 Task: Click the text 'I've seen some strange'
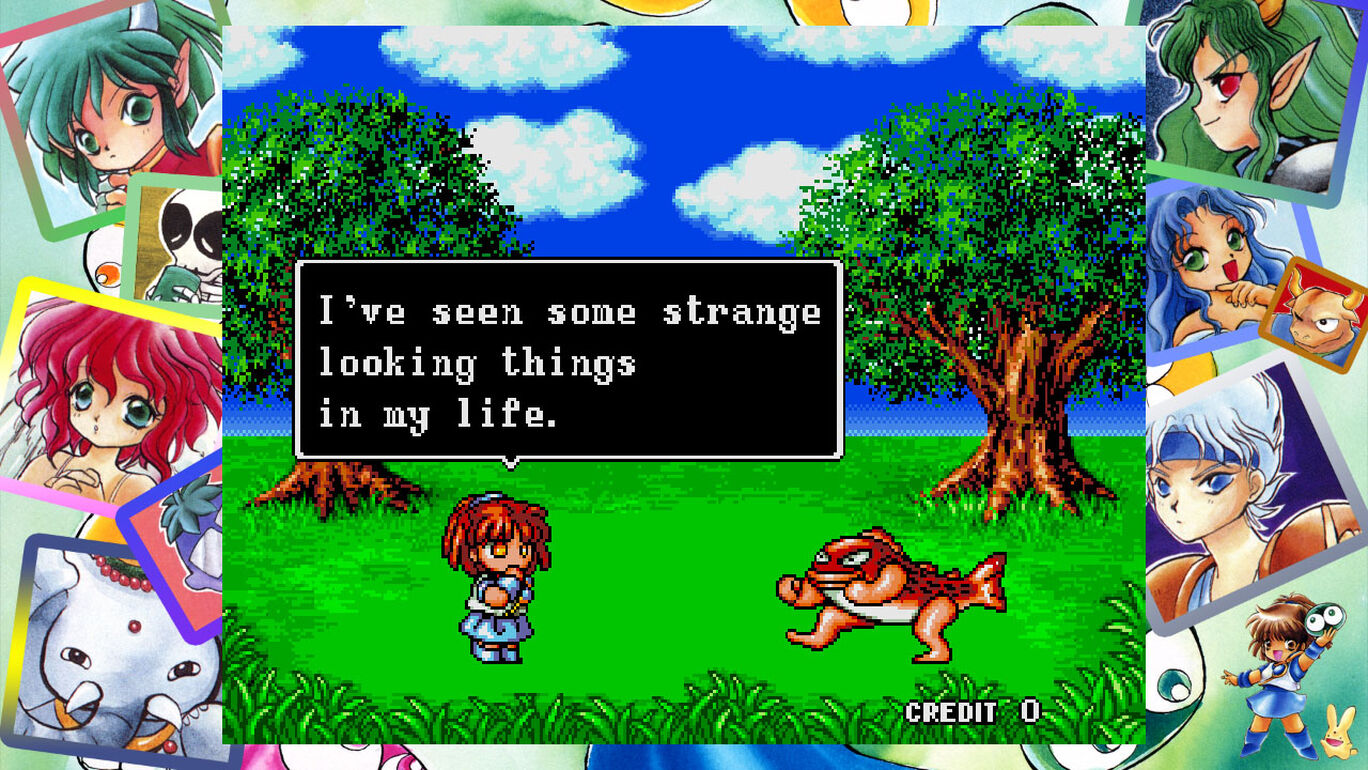pos(565,312)
